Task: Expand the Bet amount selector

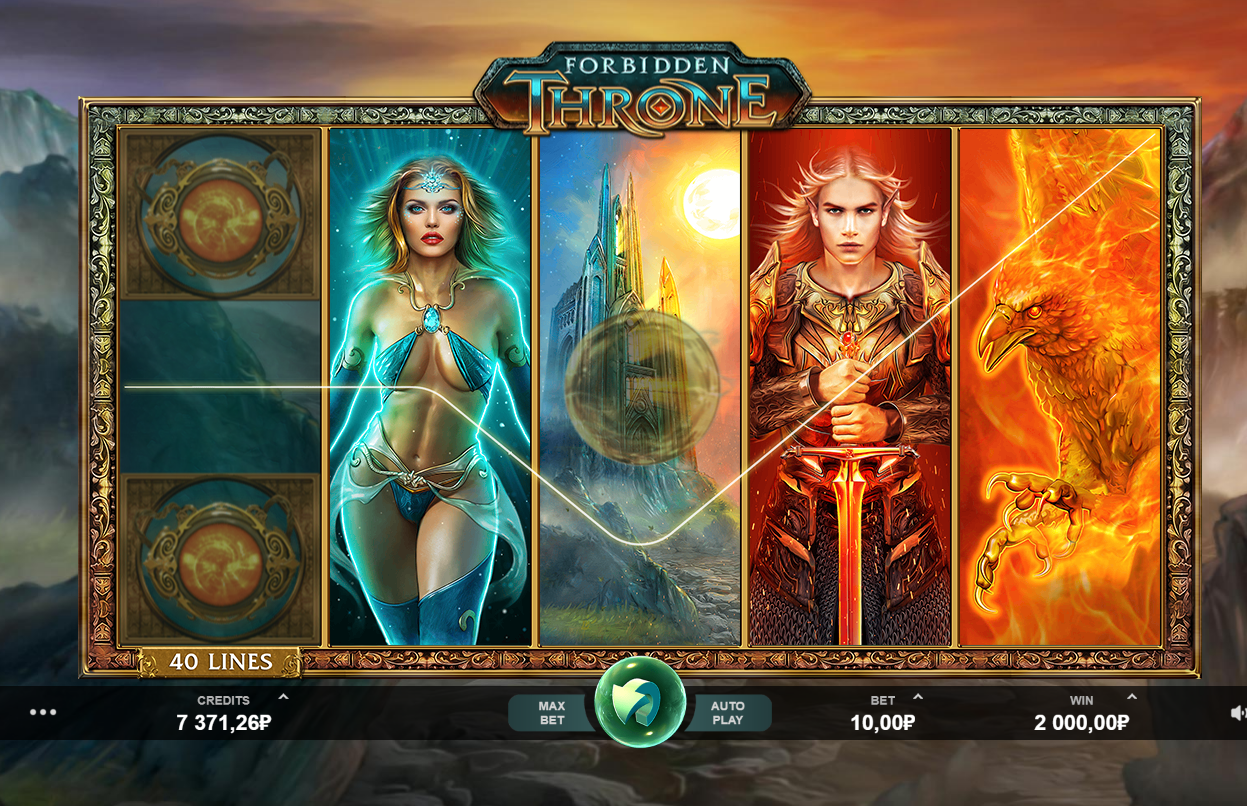Action: [918, 697]
